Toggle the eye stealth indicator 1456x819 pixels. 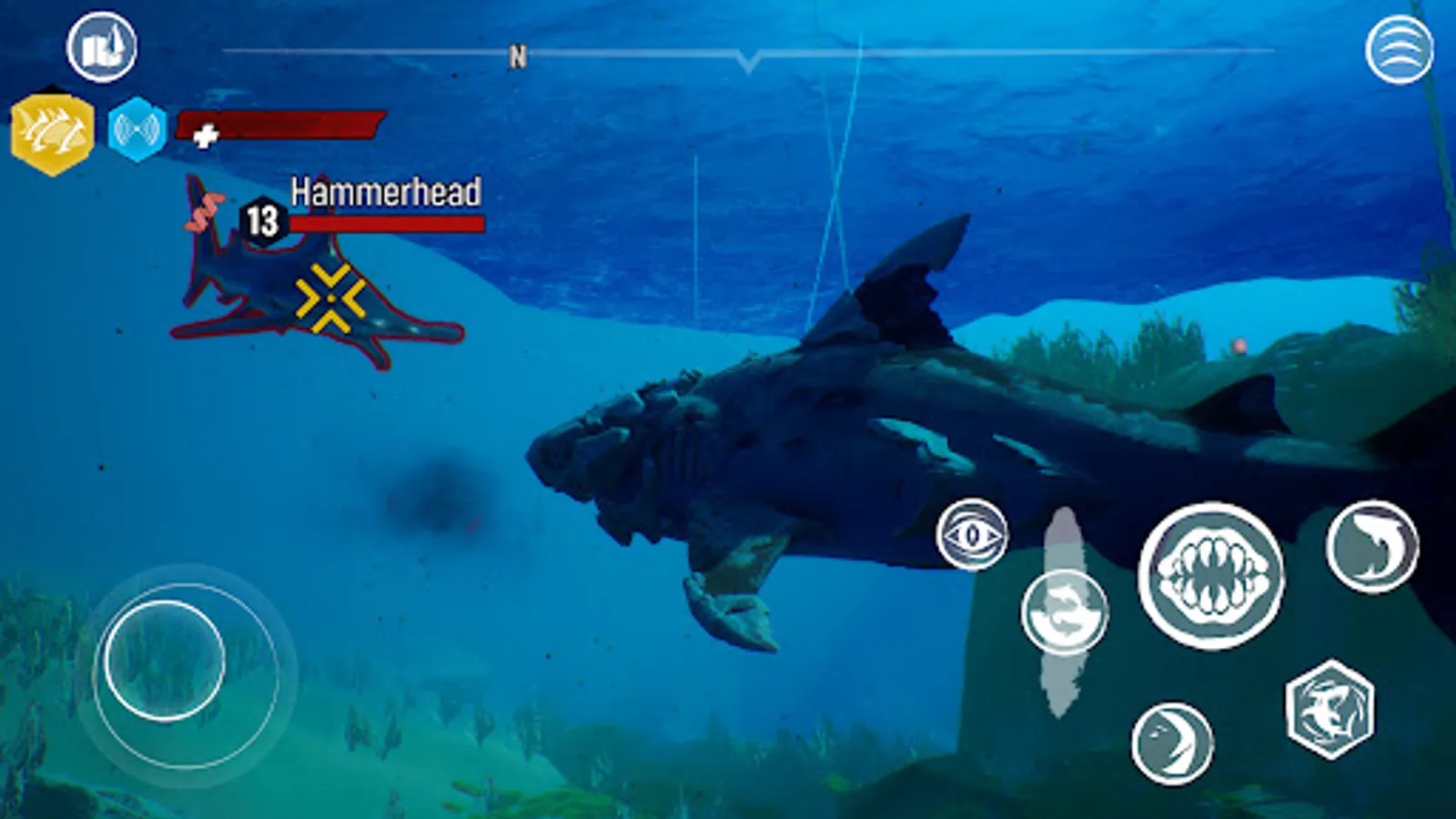(x=974, y=532)
